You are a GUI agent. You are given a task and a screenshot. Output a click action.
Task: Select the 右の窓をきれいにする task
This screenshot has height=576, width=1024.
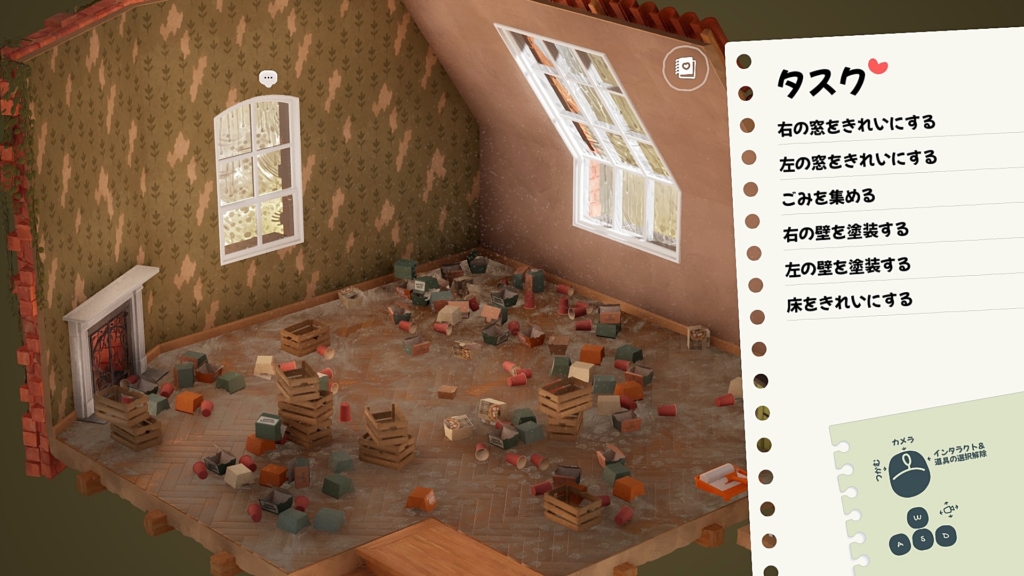coord(856,124)
